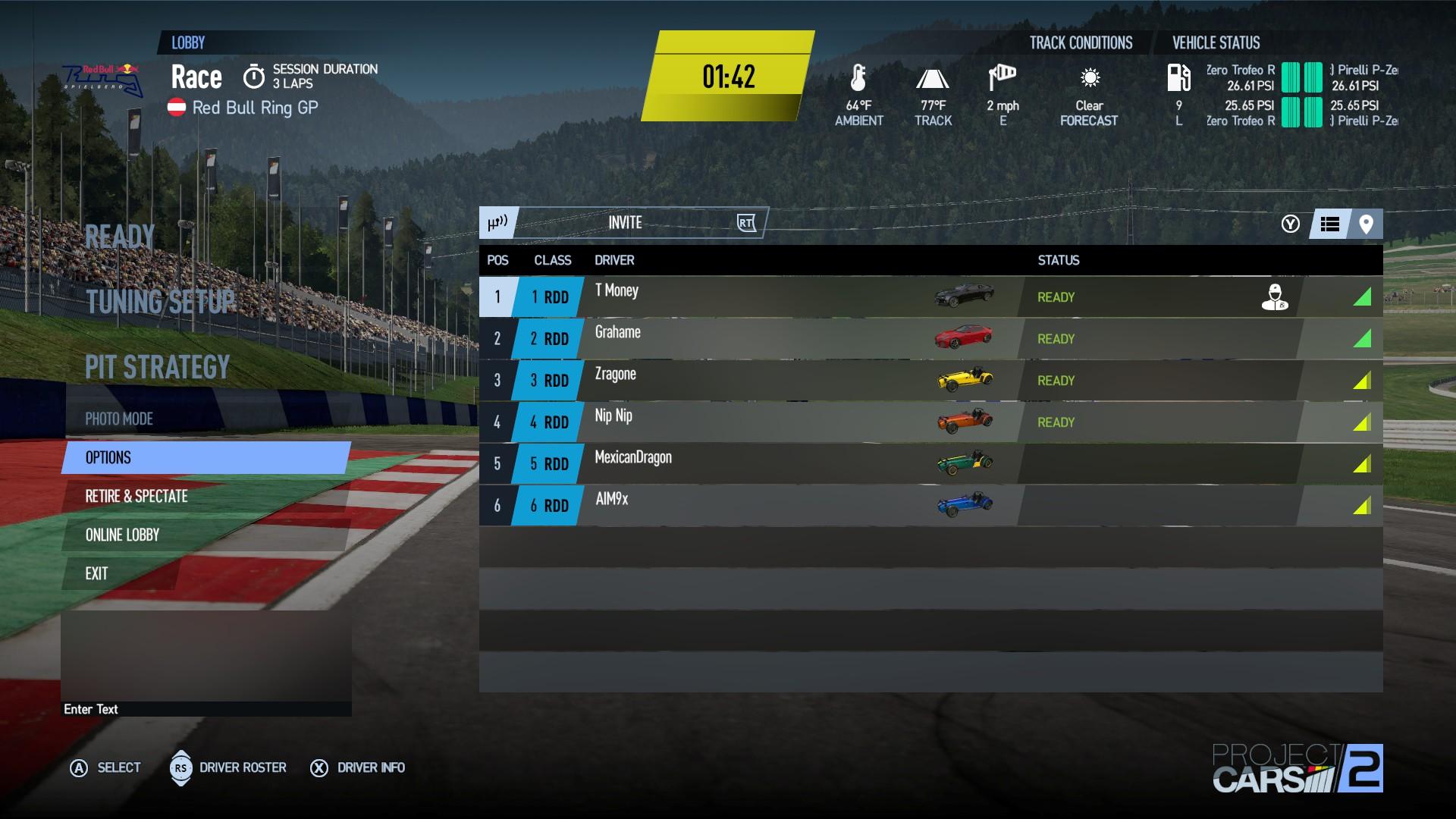1456x819 pixels.
Task: Select driver T Money's row
Action: click(758, 297)
